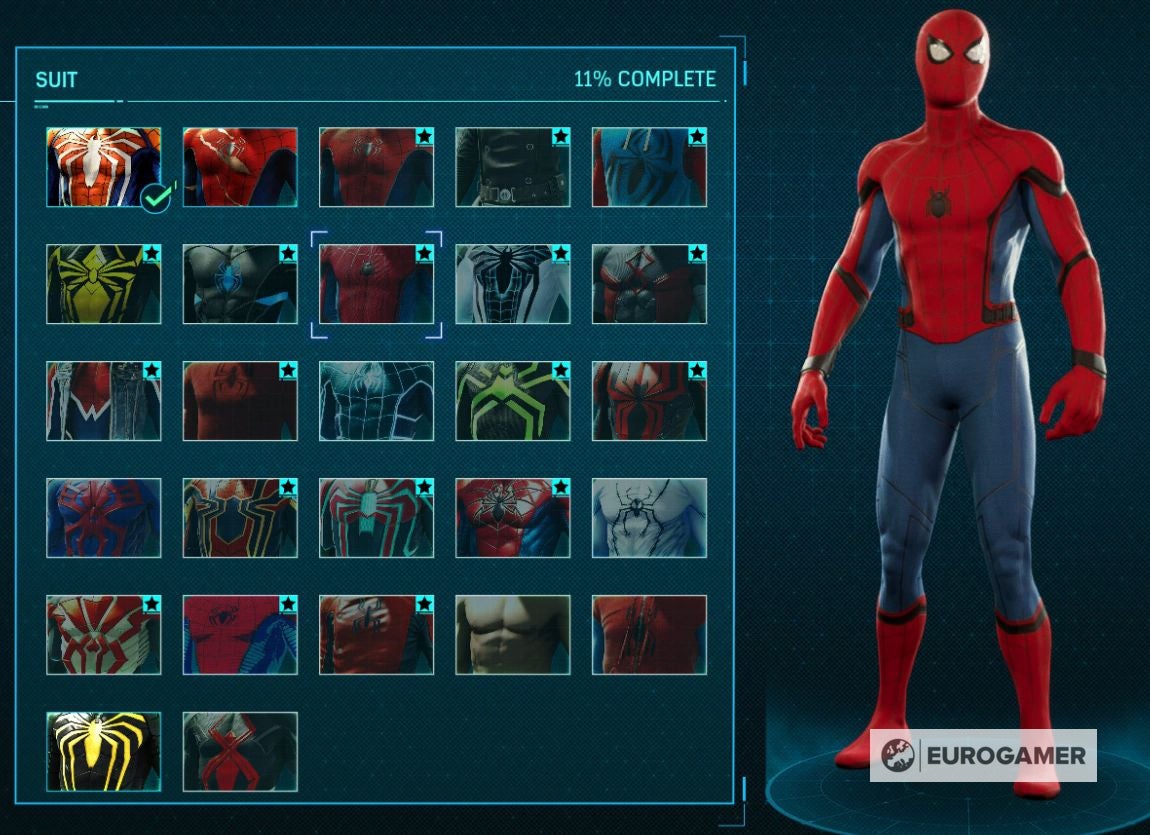Screen dimensions: 1150x835
Task: Pick the blue hooded Scarlet Spider suit
Action: point(648,167)
